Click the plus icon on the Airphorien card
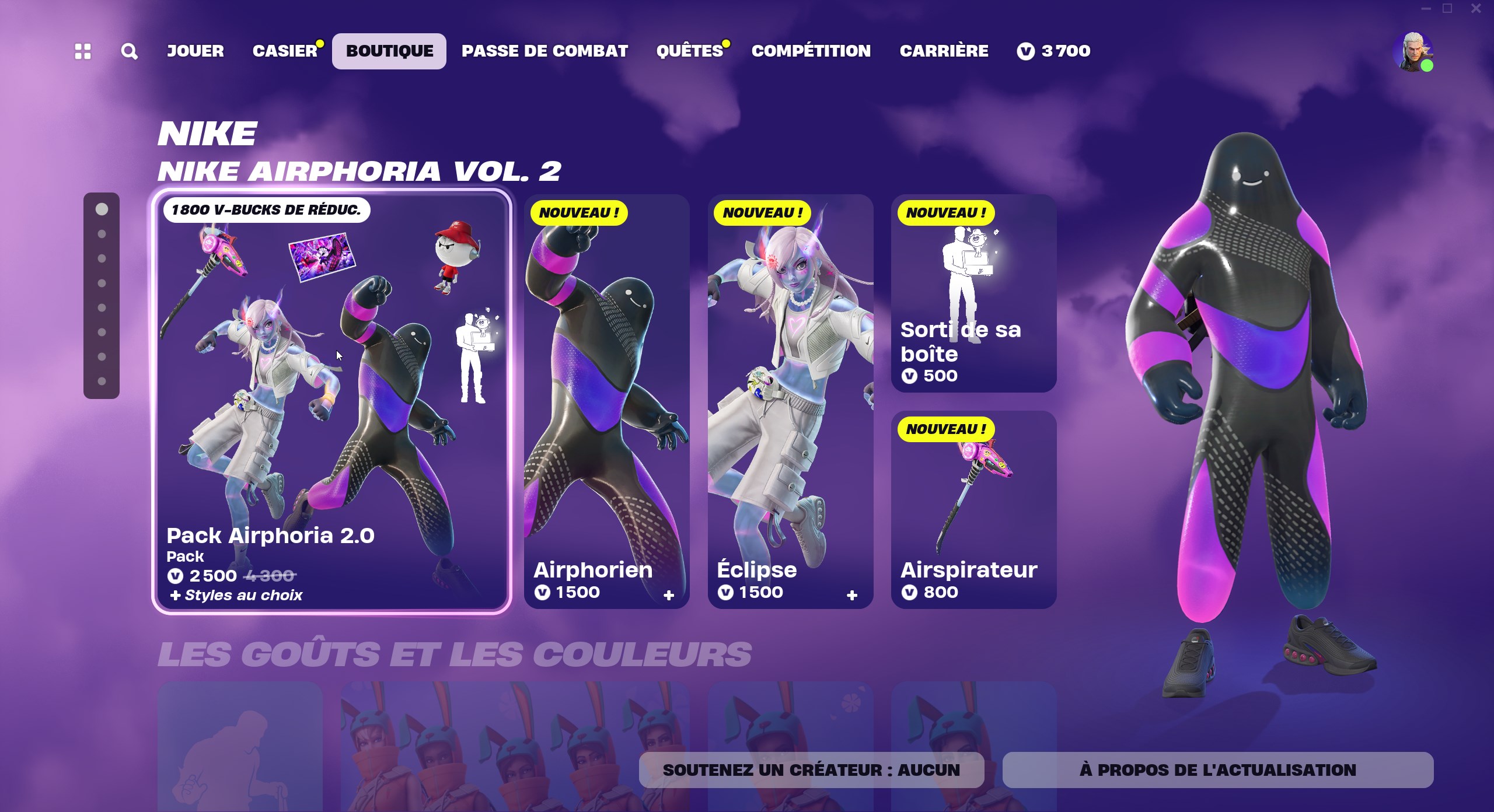1494x812 pixels. click(x=669, y=594)
